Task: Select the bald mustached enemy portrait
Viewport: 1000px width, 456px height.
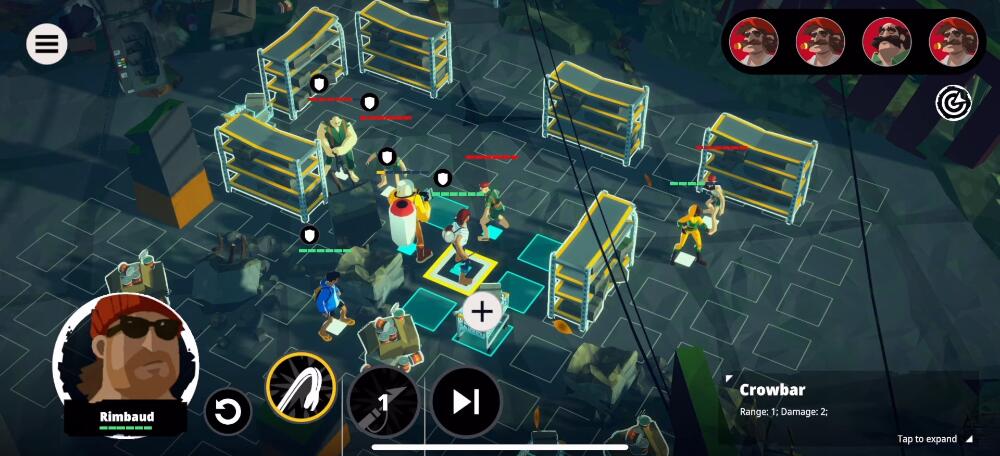Action: pos(887,42)
